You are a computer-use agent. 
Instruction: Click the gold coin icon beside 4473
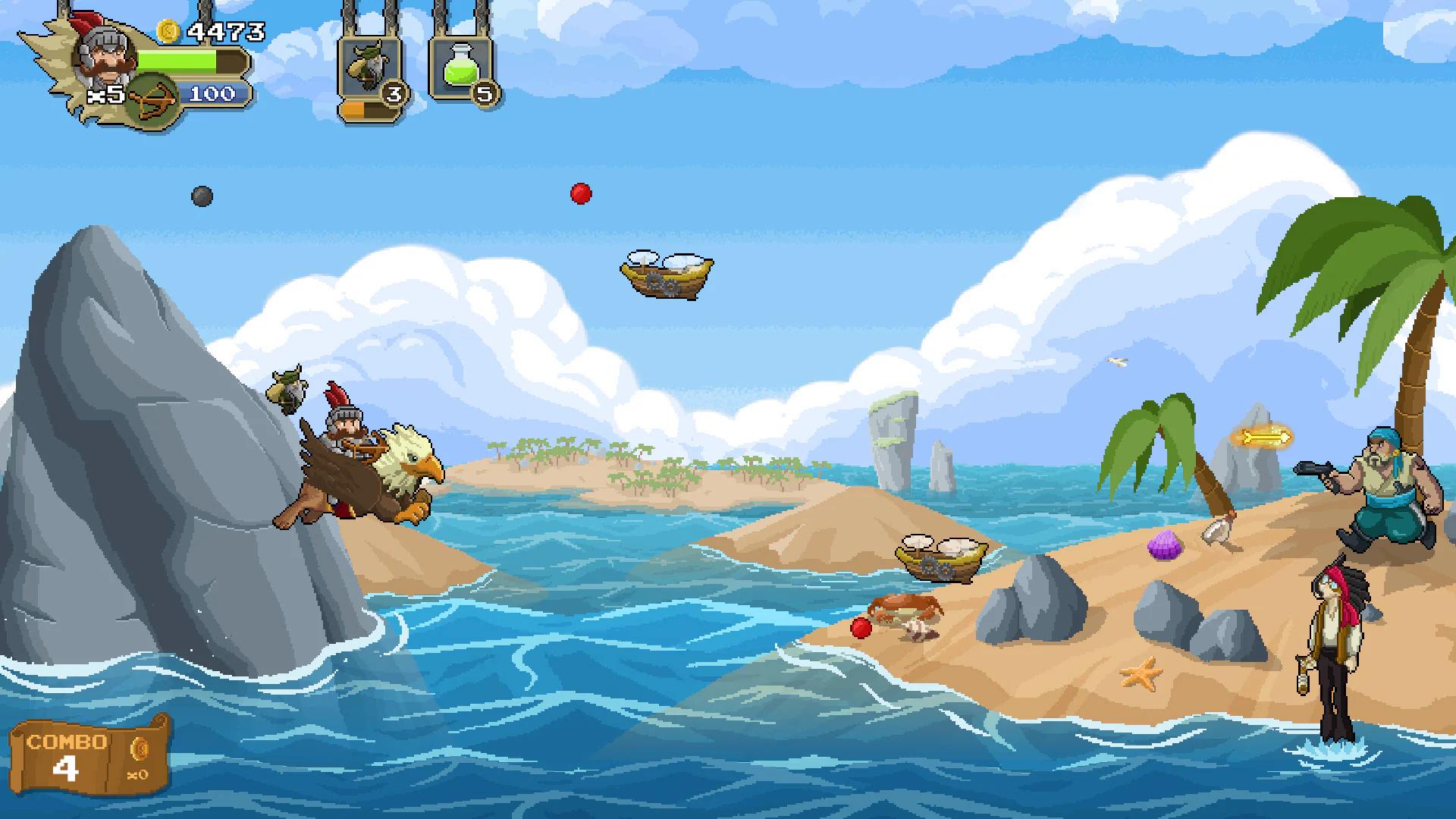(170, 32)
